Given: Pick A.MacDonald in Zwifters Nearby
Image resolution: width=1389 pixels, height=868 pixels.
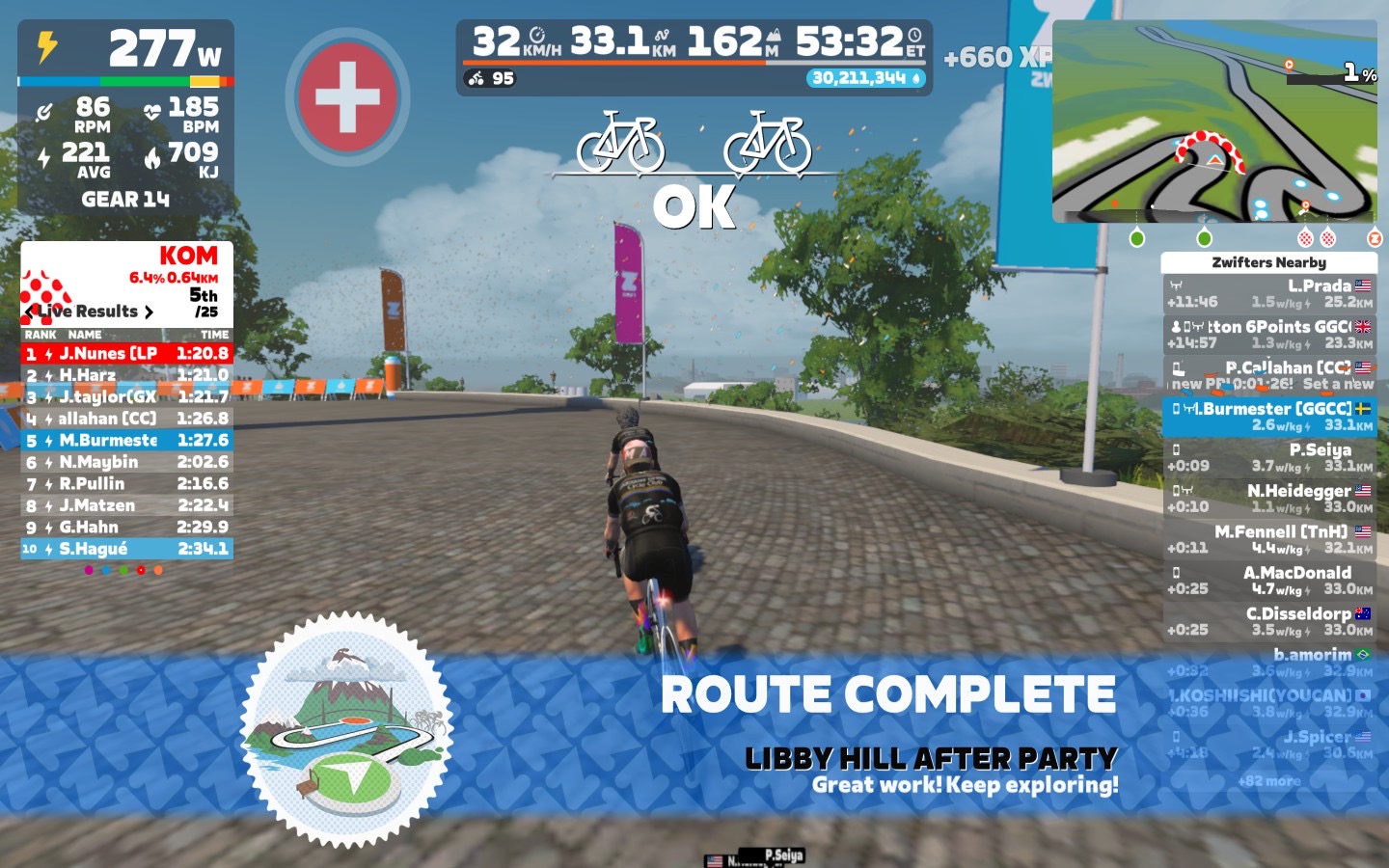Looking at the screenshot, I should (x=1268, y=580).
